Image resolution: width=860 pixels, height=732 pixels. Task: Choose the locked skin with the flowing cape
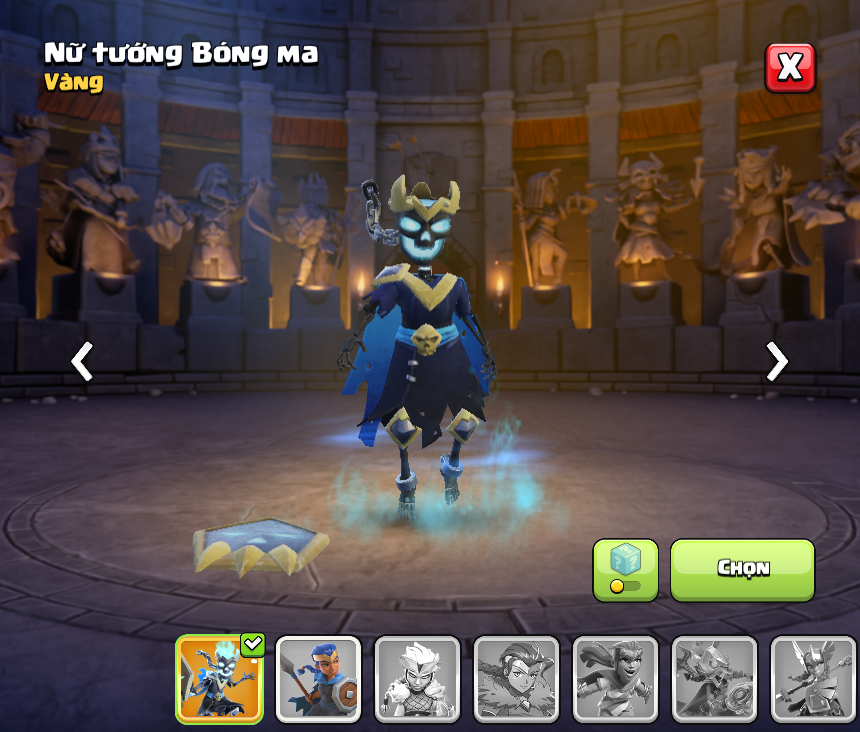tap(615, 679)
